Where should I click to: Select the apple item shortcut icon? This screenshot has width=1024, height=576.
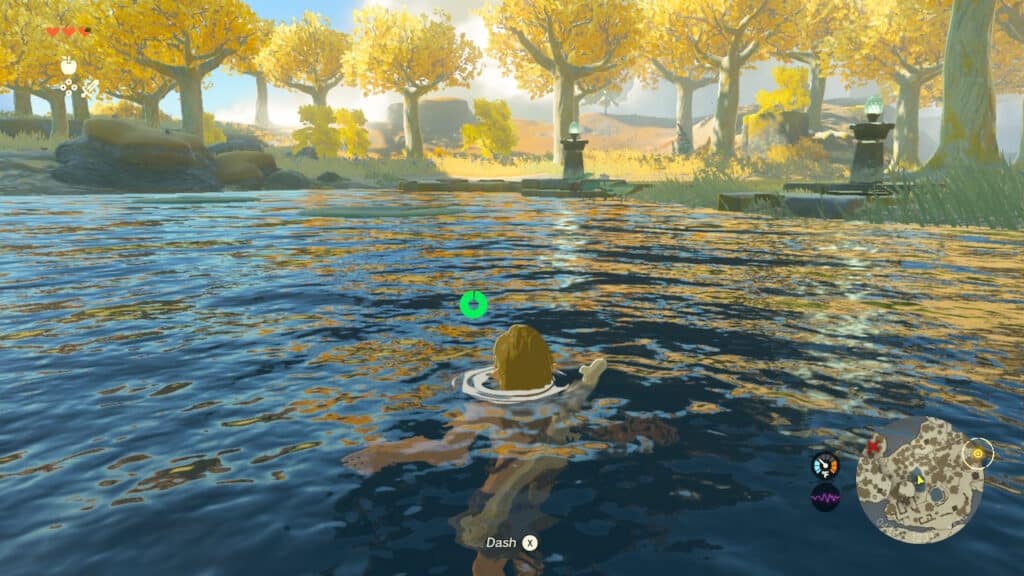(68, 65)
